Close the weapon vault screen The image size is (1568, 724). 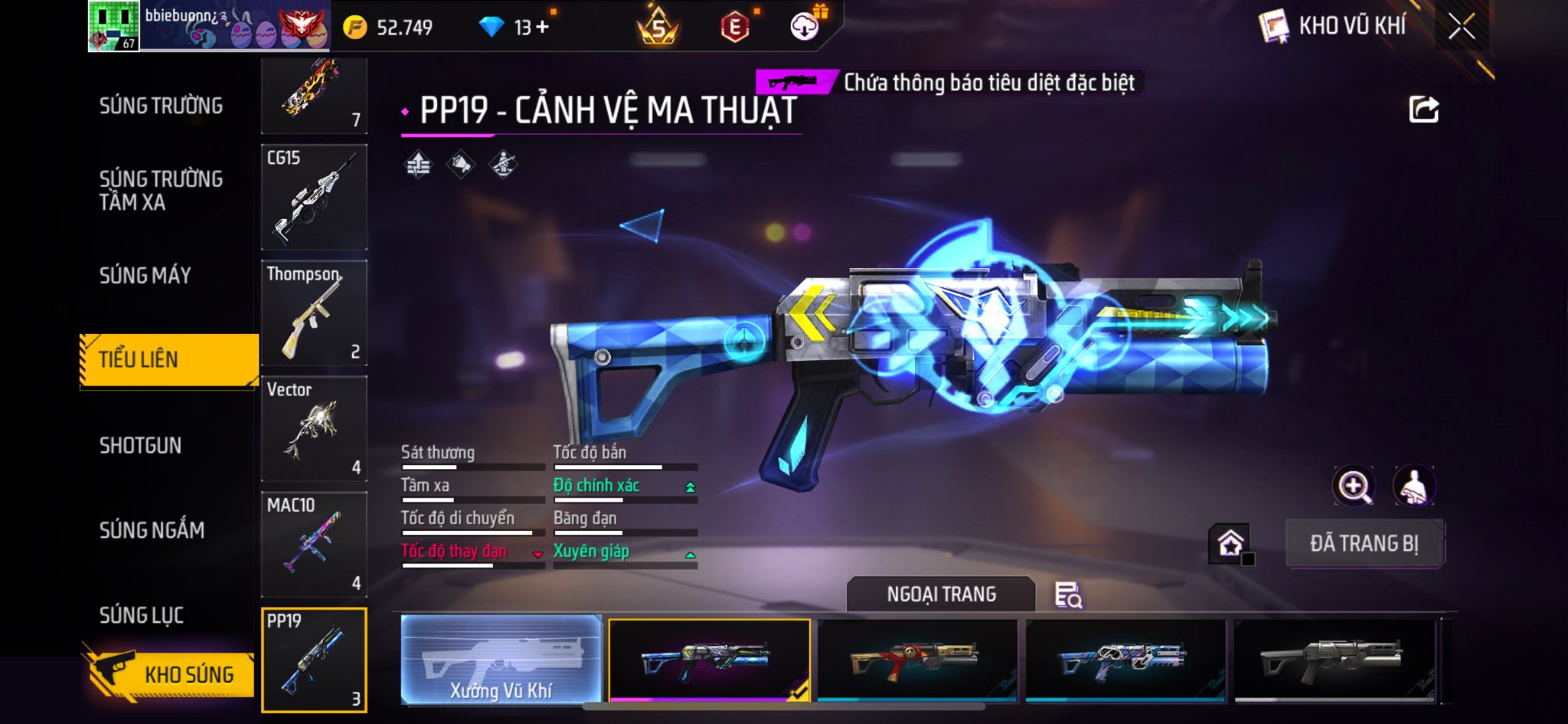1462,27
